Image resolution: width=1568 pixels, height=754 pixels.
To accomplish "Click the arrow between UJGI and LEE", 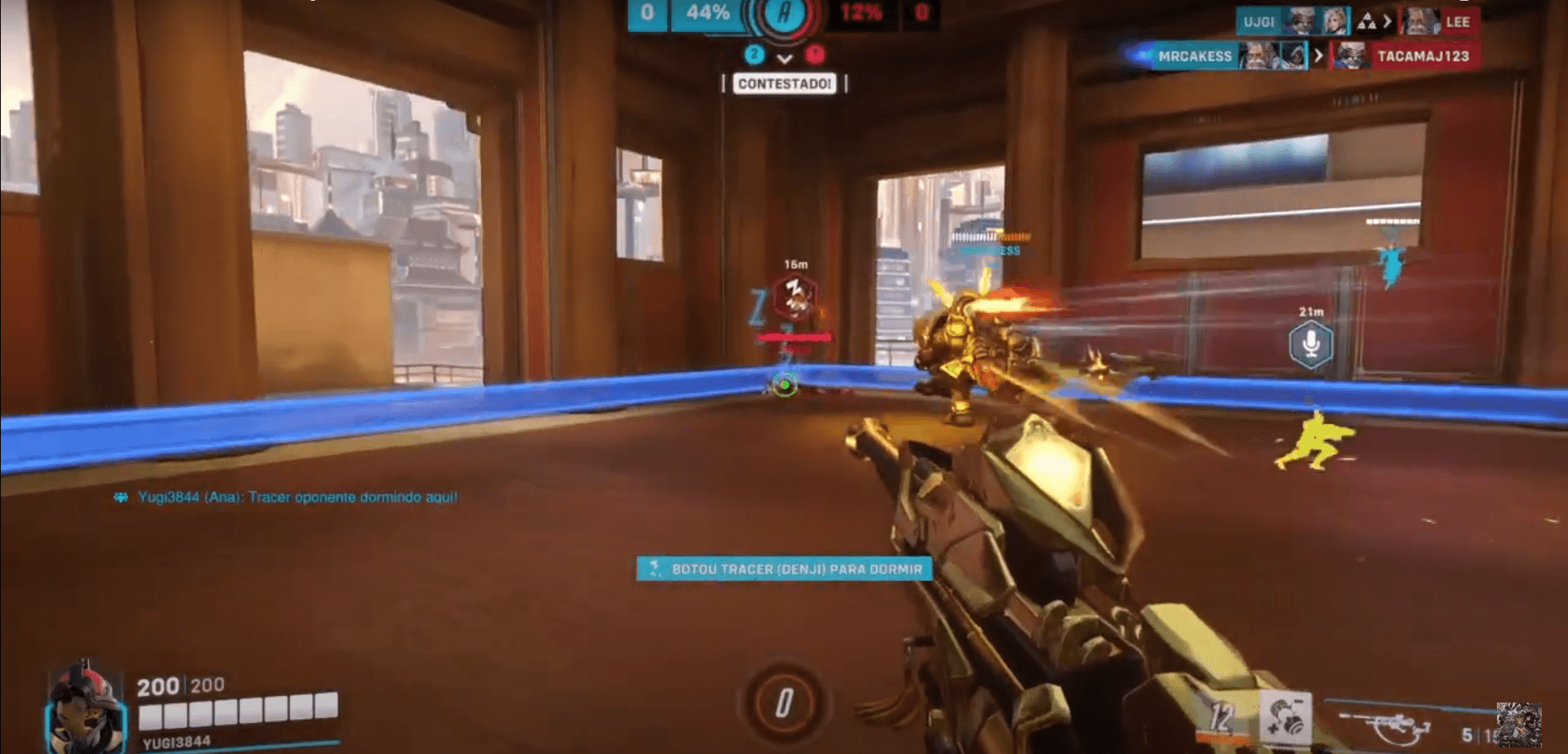I will [x=1388, y=21].
